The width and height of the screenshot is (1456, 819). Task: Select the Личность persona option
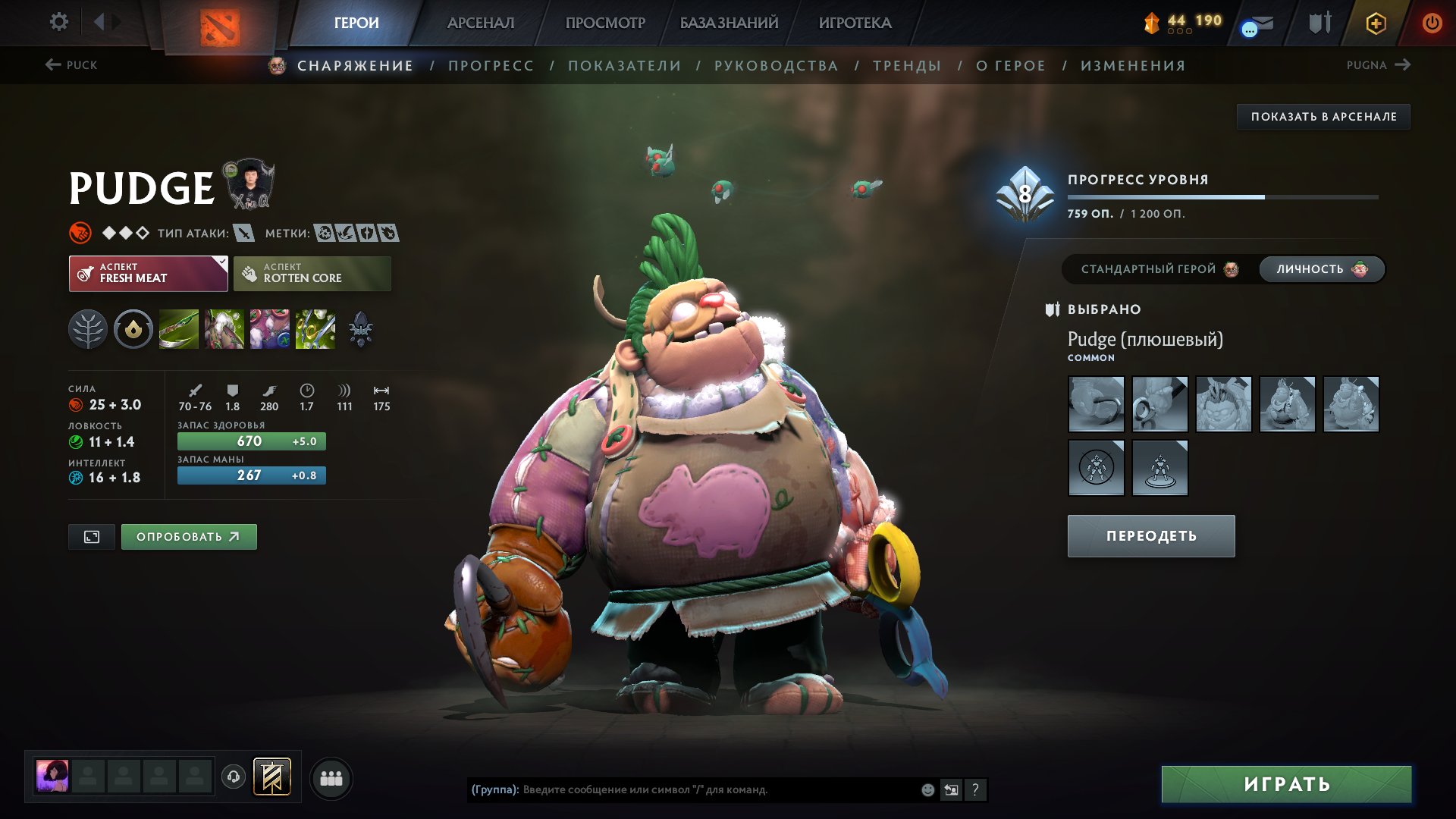[1321, 269]
